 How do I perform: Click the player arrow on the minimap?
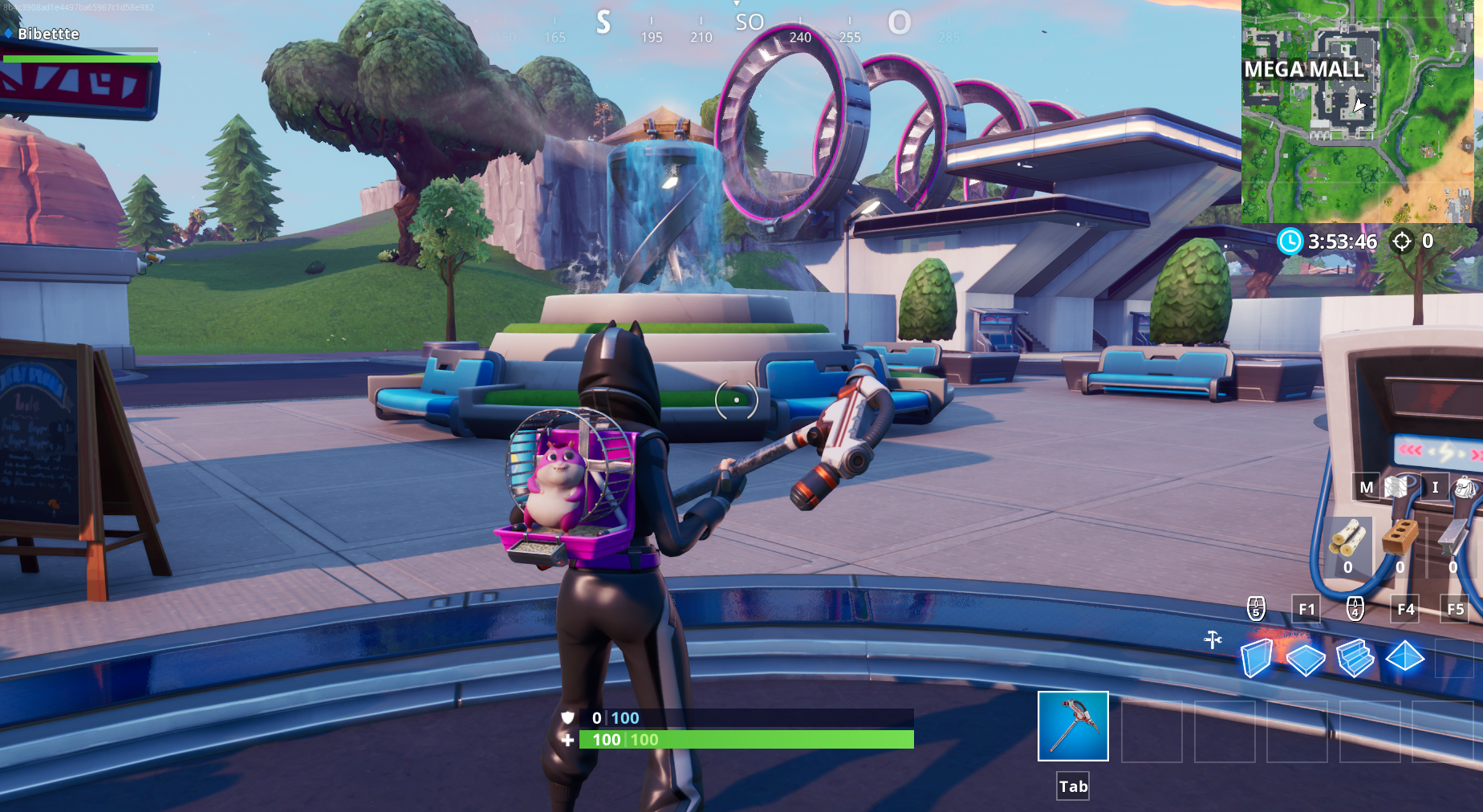[1359, 105]
